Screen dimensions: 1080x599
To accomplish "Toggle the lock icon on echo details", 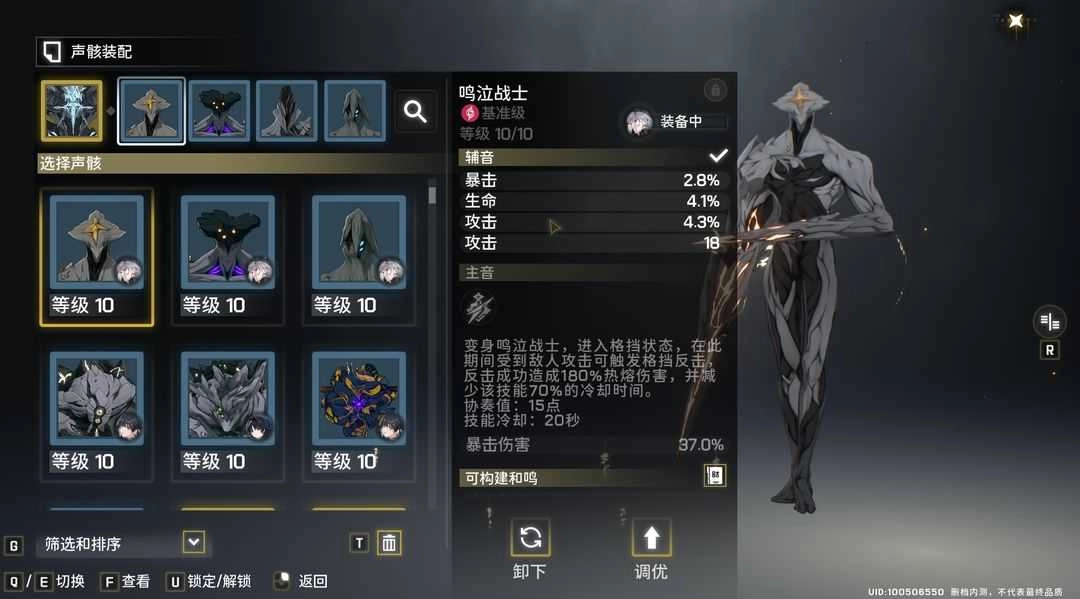I will click(715, 91).
